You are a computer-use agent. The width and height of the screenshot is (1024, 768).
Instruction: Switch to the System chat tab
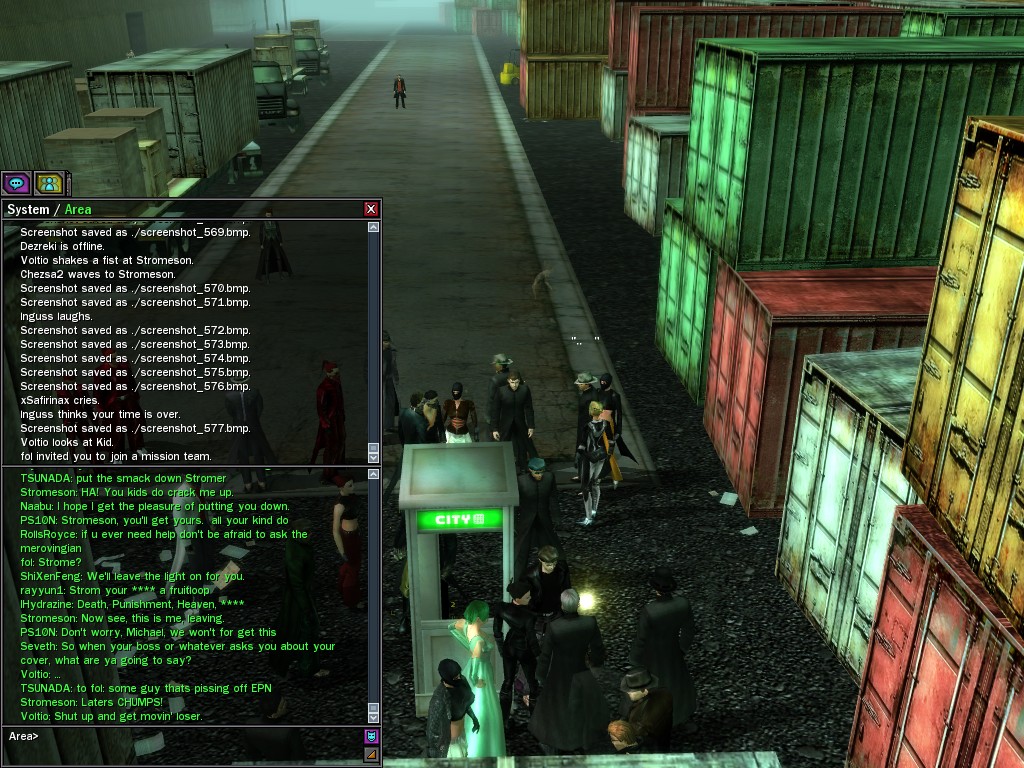pyautogui.click(x=28, y=210)
